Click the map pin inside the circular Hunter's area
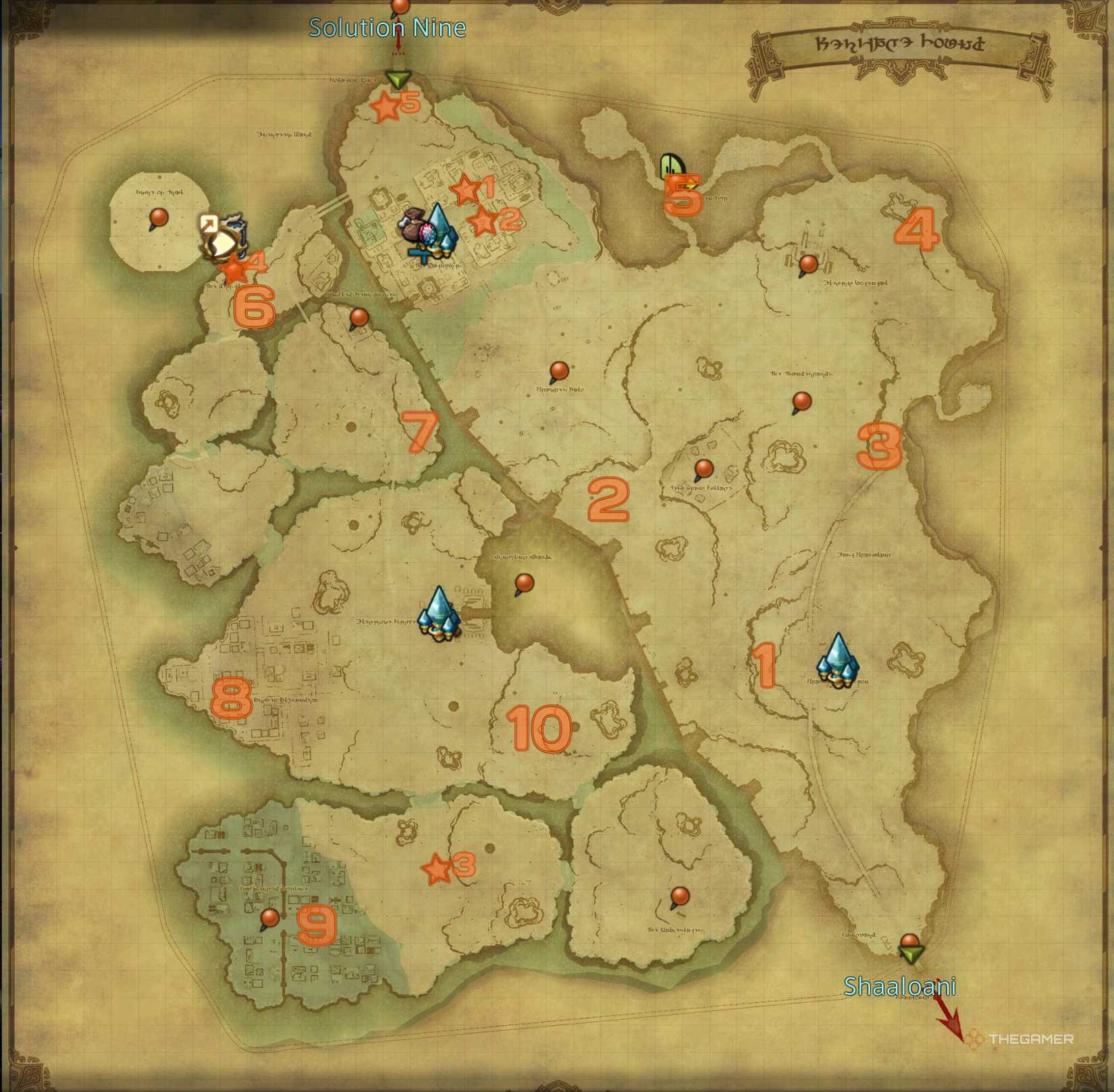This screenshot has height=1092, width=1114. [158, 217]
